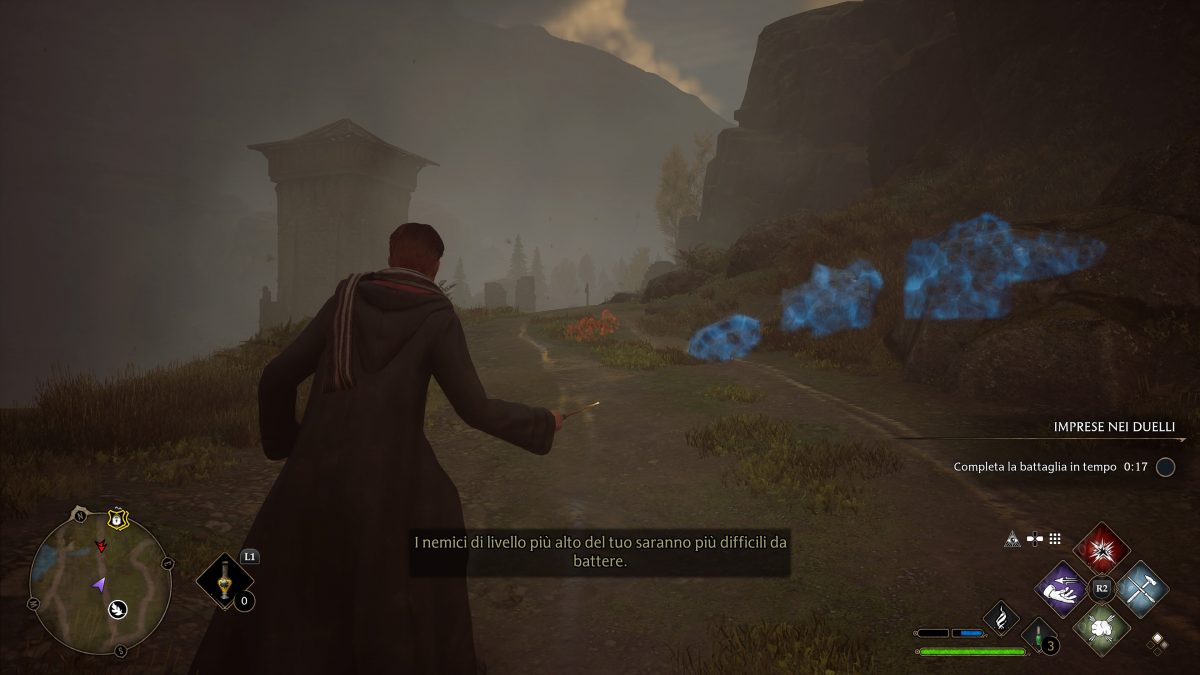Viewport: 1200px width, 675px height.
Task: Trigger the ancient magic flame icon
Action: 1001,618
